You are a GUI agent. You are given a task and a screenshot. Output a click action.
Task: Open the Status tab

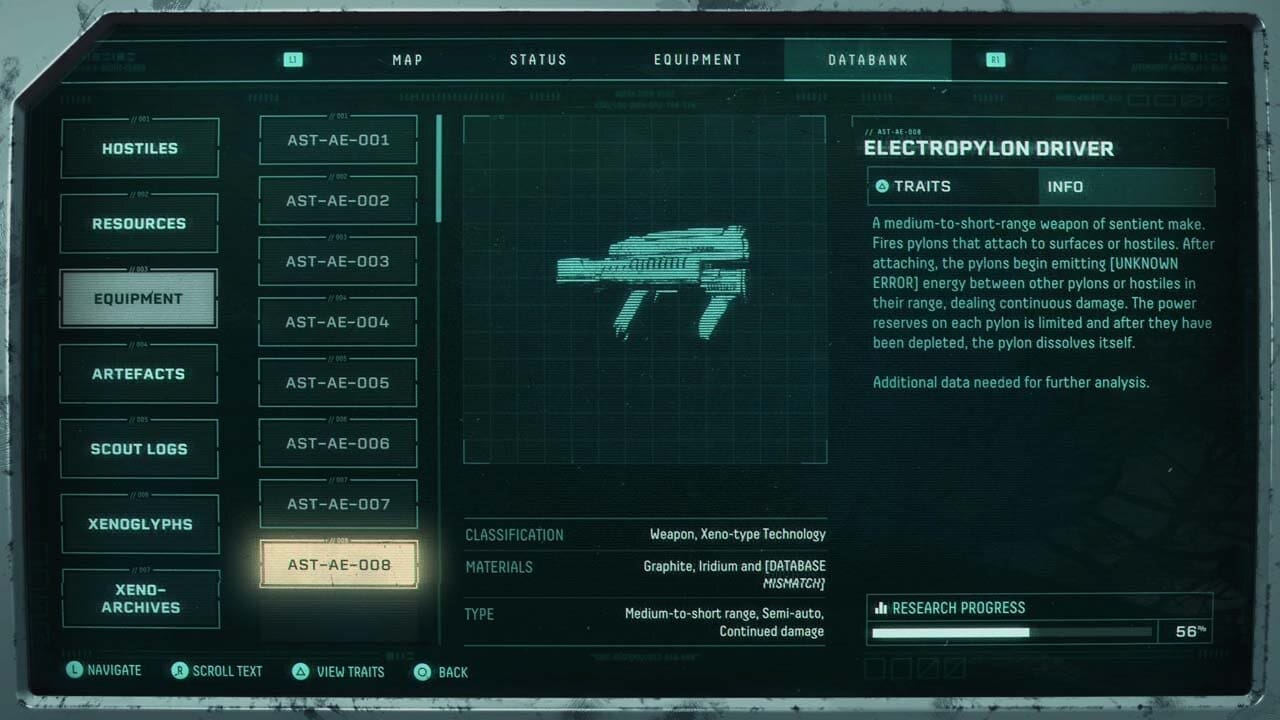pyautogui.click(x=538, y=60)
